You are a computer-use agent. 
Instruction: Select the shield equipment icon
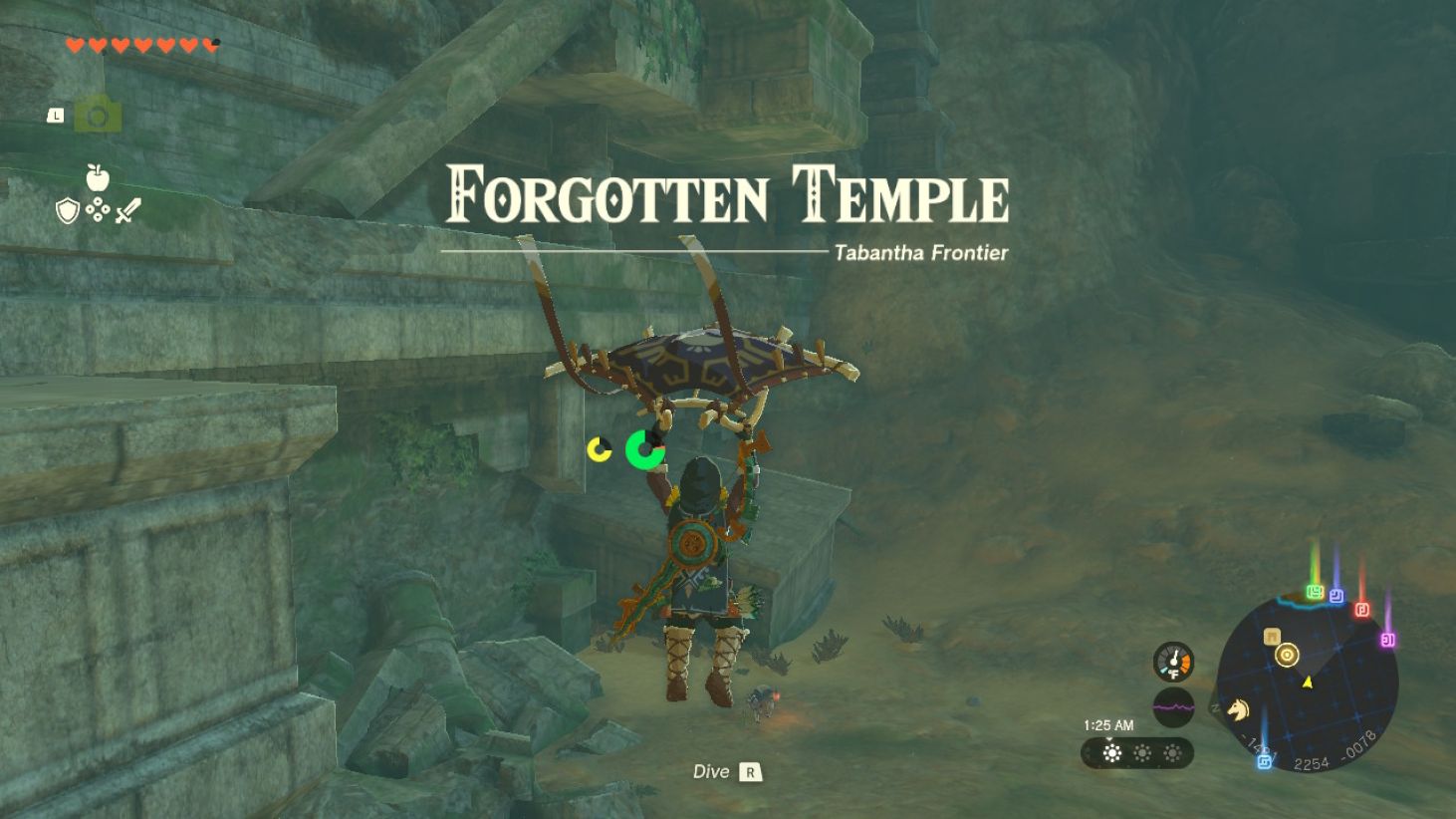pos(67,209)
